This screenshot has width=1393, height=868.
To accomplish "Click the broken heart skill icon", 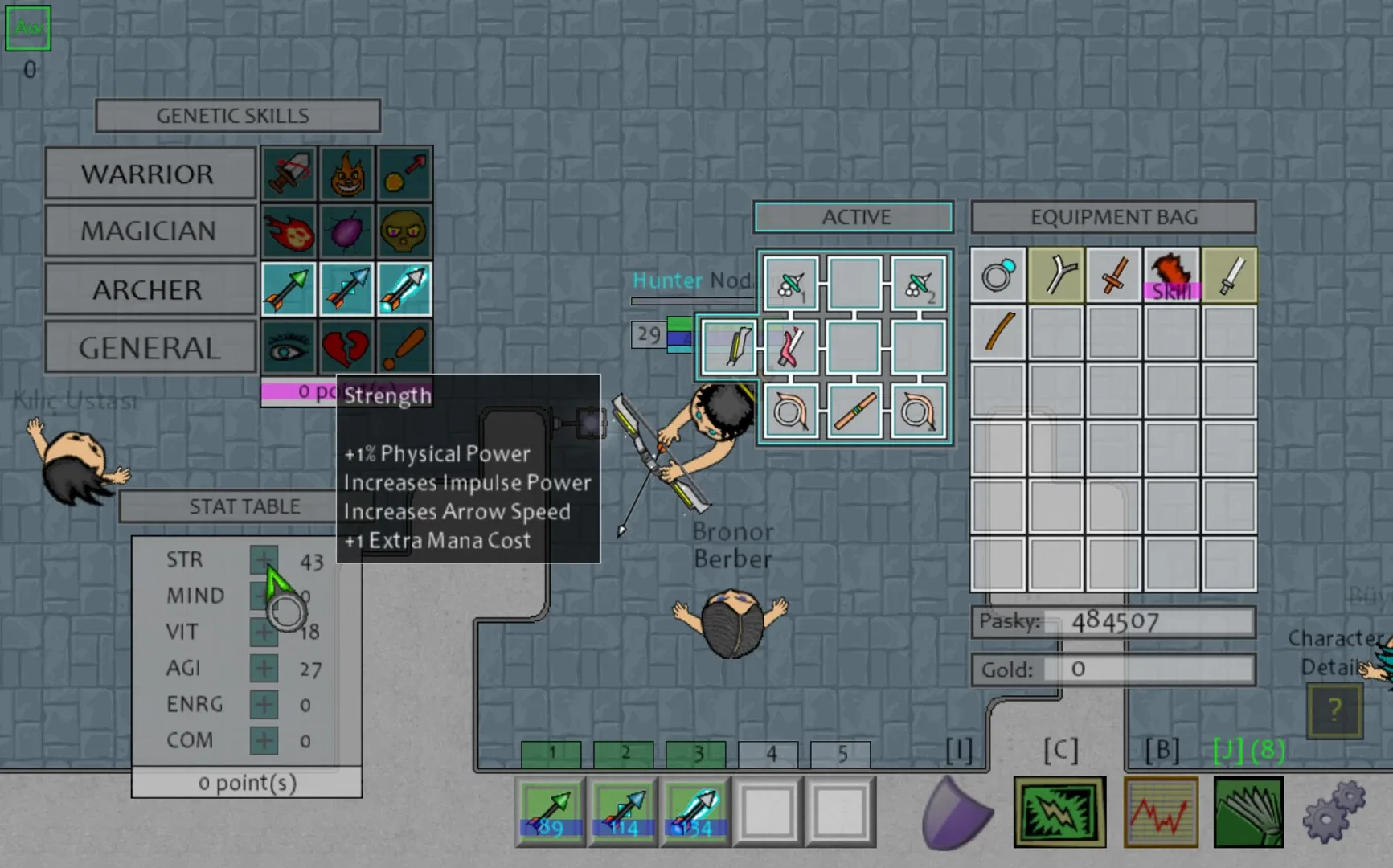I will (x=346, y=346).
